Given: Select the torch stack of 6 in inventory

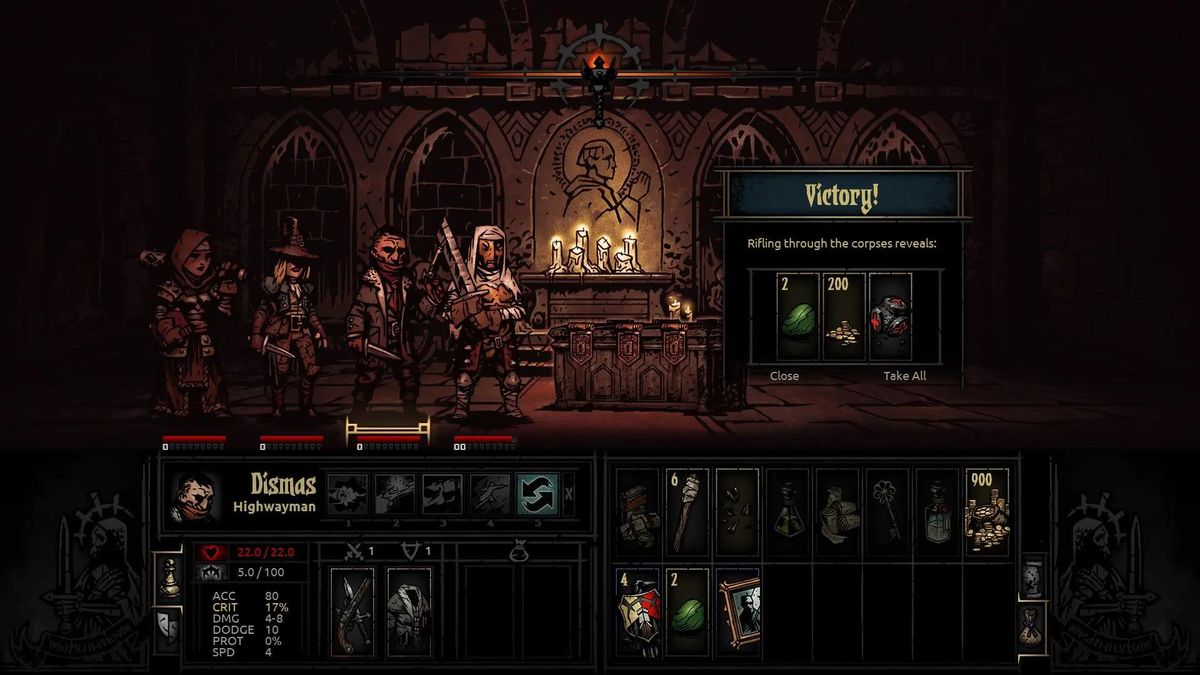Looking at the screenshot, I should [x=687, y=511].
